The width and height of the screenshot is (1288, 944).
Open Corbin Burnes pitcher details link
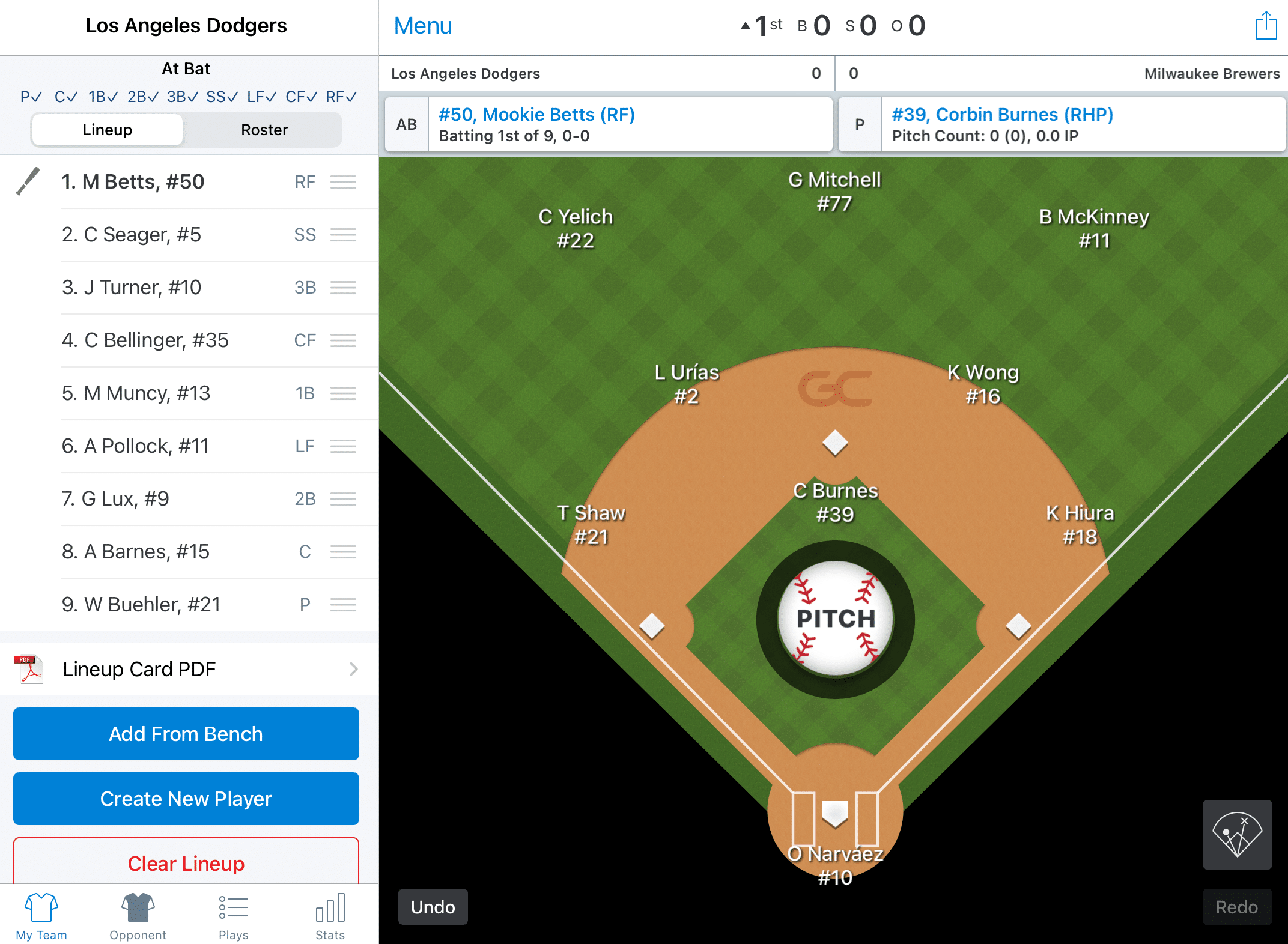[x=1001, y=114]
